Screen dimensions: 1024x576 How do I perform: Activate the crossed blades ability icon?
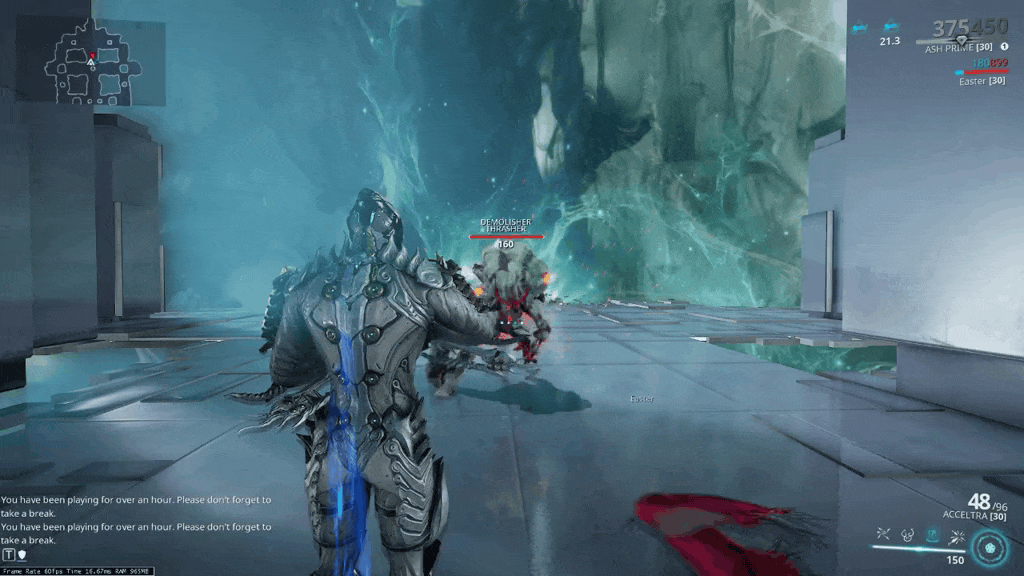(x=883, y=535)
